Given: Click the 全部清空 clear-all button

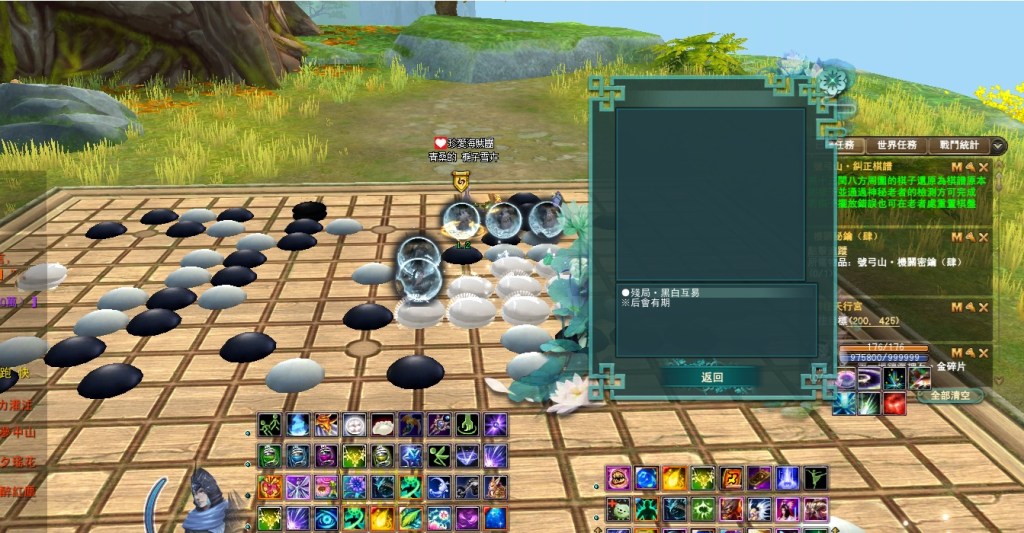Looking at the screenshot, I should [950, 395].
